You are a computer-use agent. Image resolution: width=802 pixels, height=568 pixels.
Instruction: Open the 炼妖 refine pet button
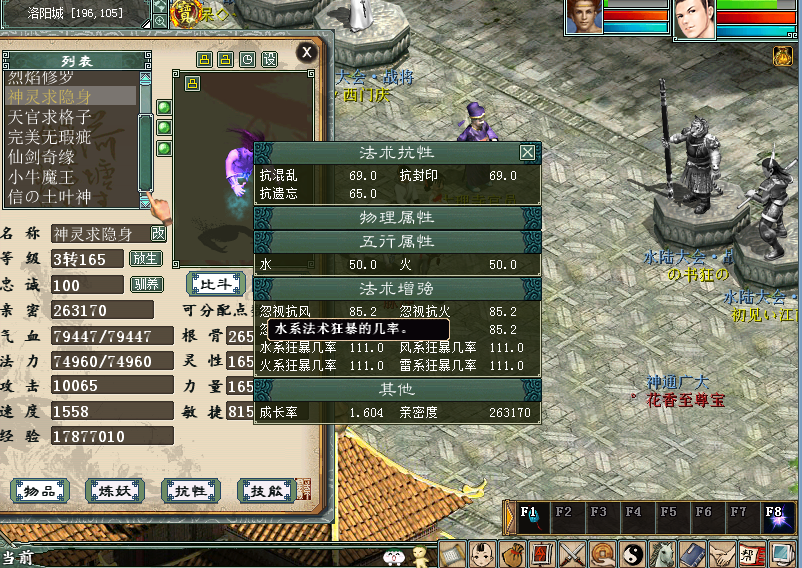click(115, 491)
